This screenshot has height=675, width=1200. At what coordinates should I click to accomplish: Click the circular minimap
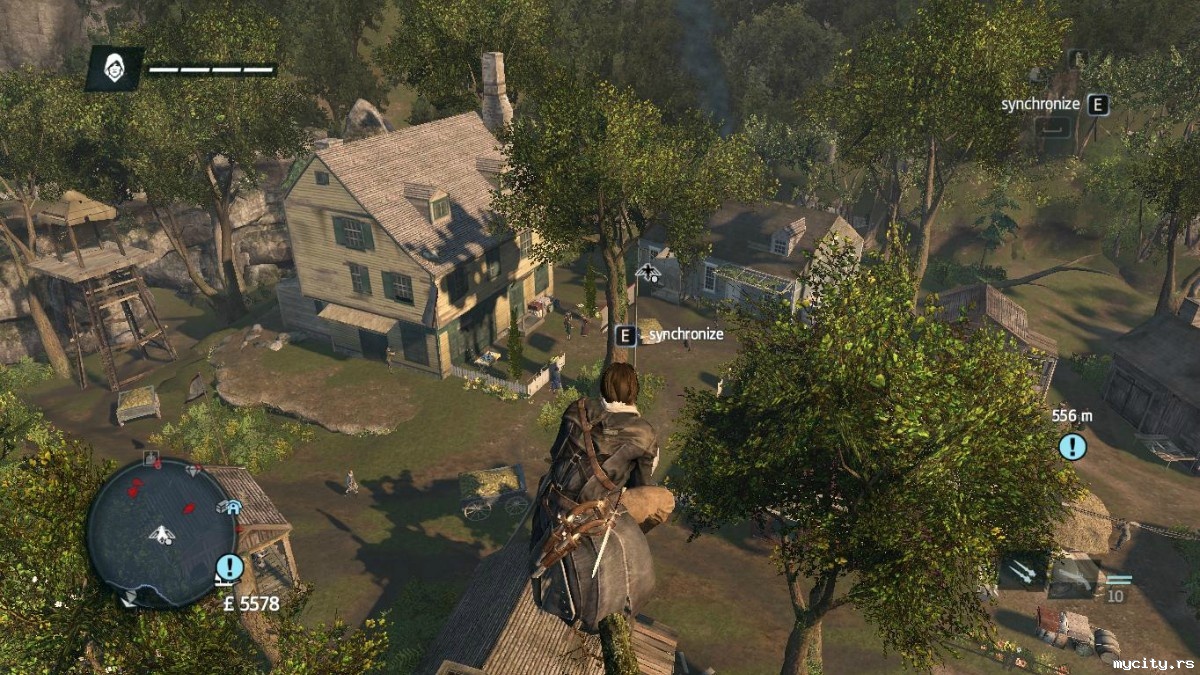(x=160, y=532)
